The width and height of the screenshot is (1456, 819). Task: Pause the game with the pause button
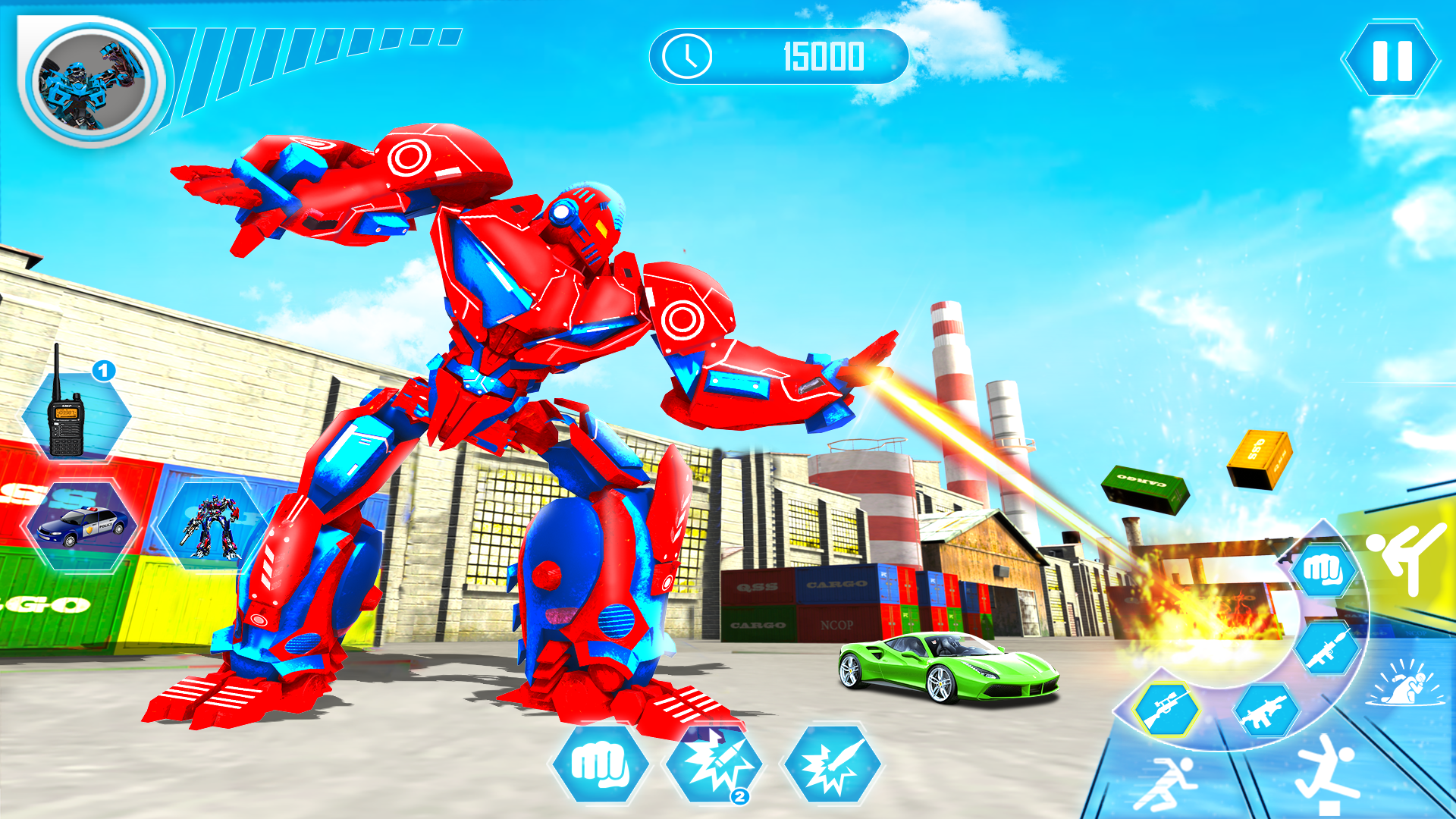[1392, 60]
